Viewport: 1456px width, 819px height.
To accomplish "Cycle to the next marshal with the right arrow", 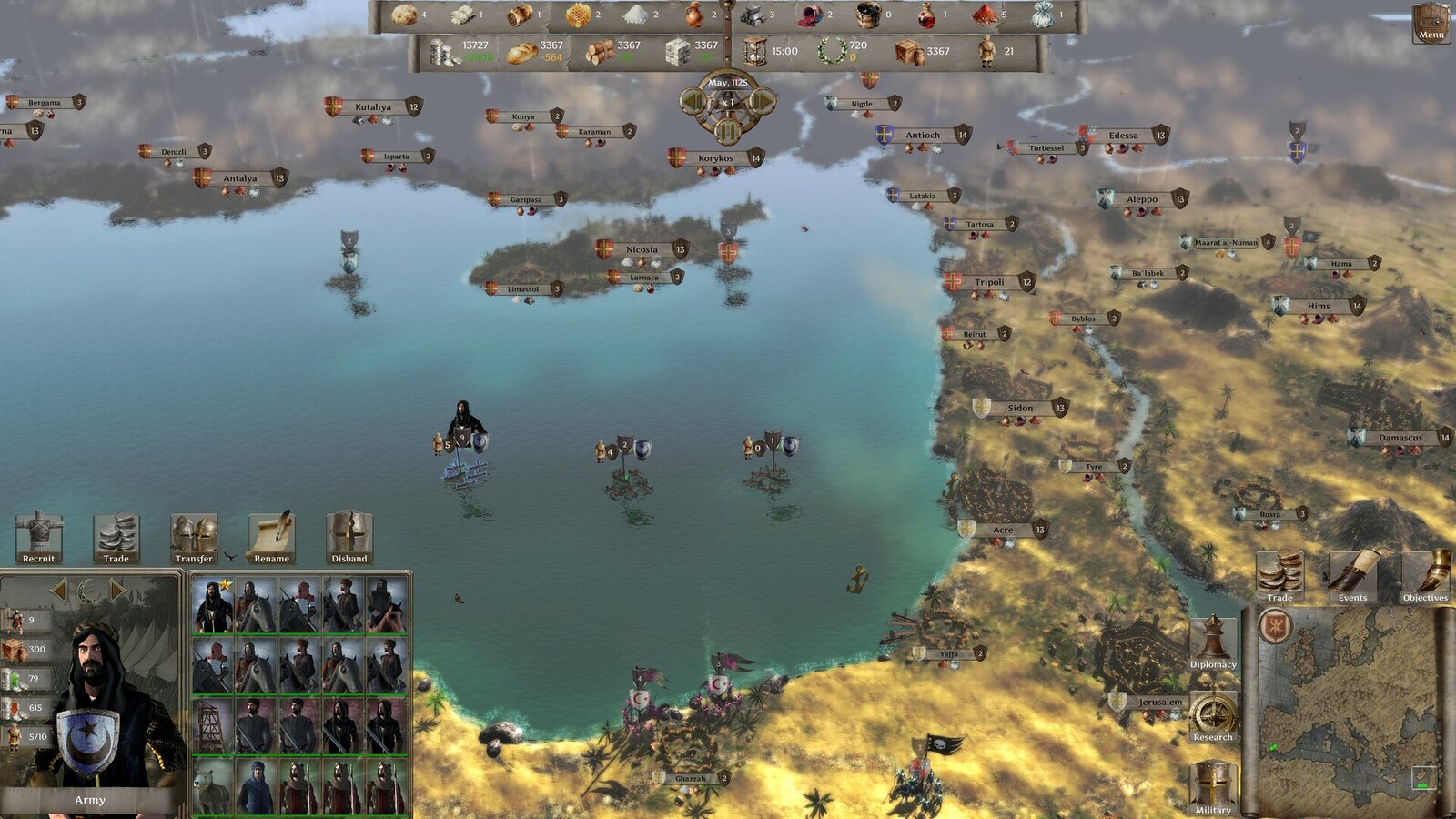I will pyautogui.click(x=116, y=589).
